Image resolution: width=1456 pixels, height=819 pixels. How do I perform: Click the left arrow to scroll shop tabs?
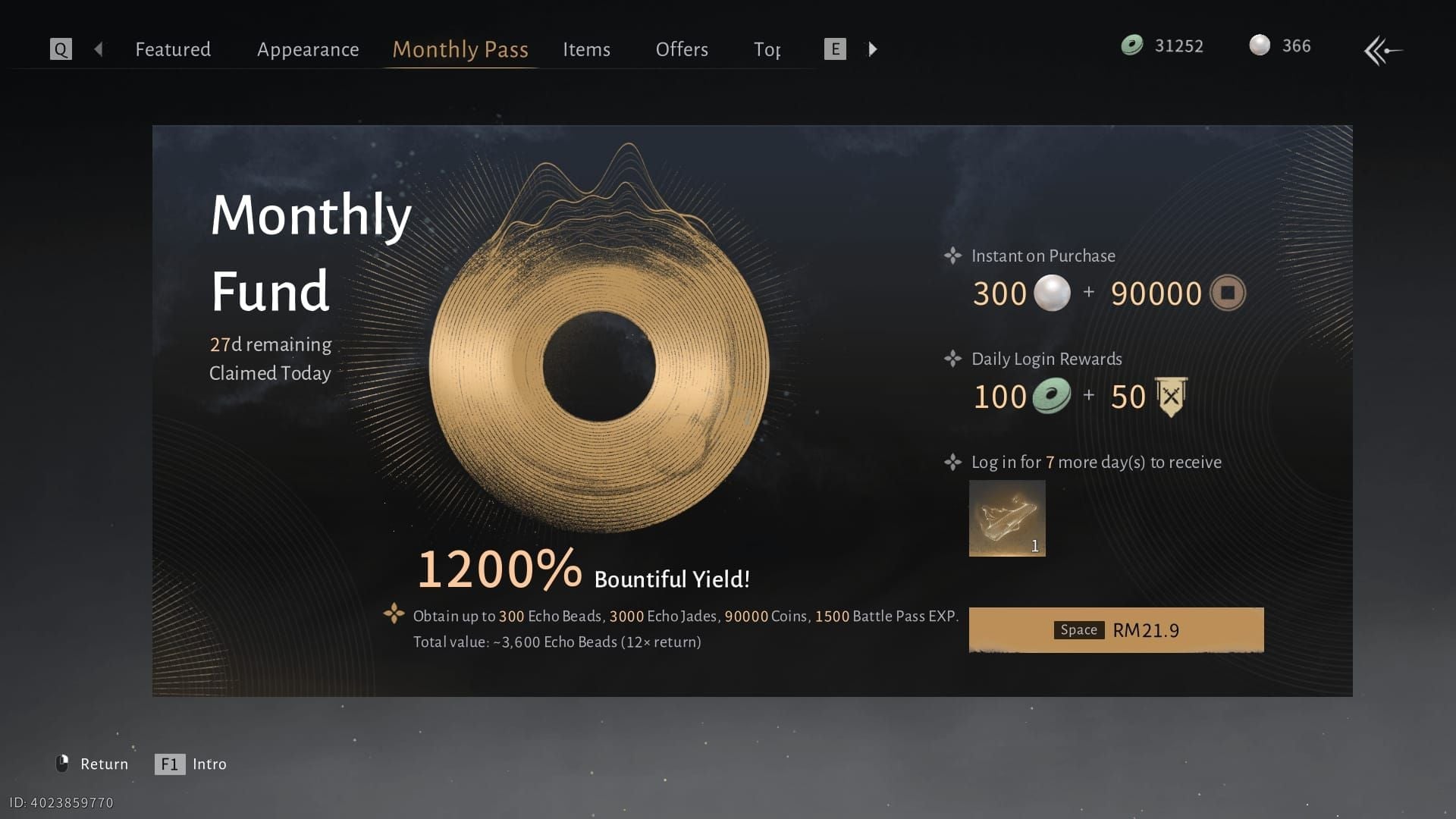[99, 49]
